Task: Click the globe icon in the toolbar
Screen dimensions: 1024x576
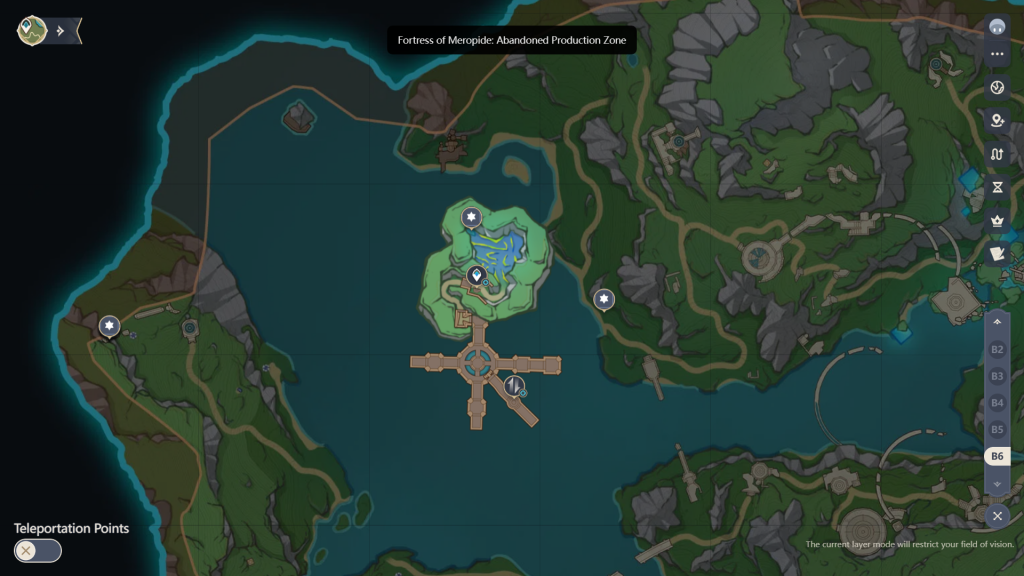Action: pos(997,88)
